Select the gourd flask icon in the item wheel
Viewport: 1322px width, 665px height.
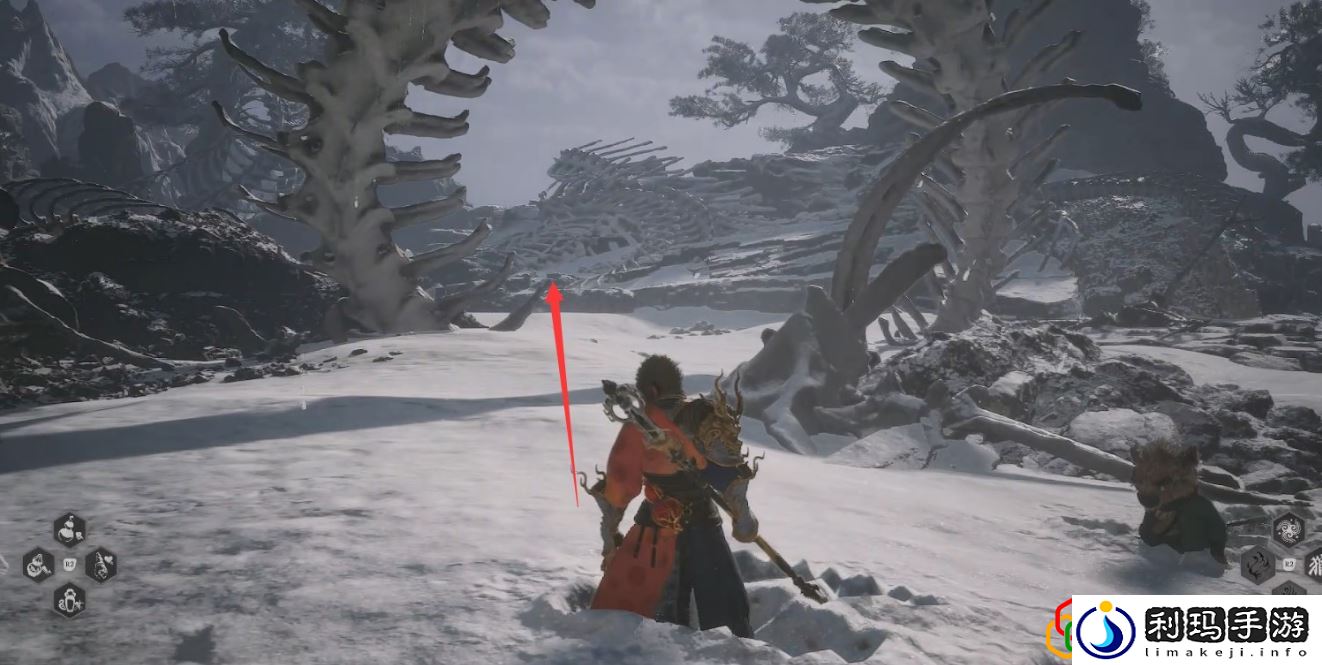pos(70,528)
